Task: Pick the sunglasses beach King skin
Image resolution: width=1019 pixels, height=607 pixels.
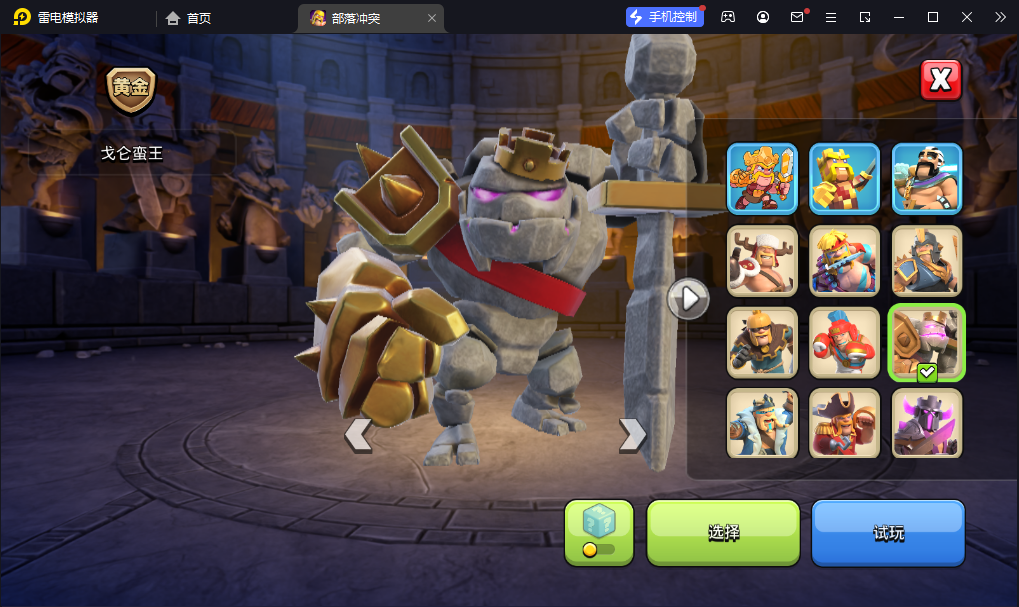Action: pyautogui.click(x=844, y=261)
